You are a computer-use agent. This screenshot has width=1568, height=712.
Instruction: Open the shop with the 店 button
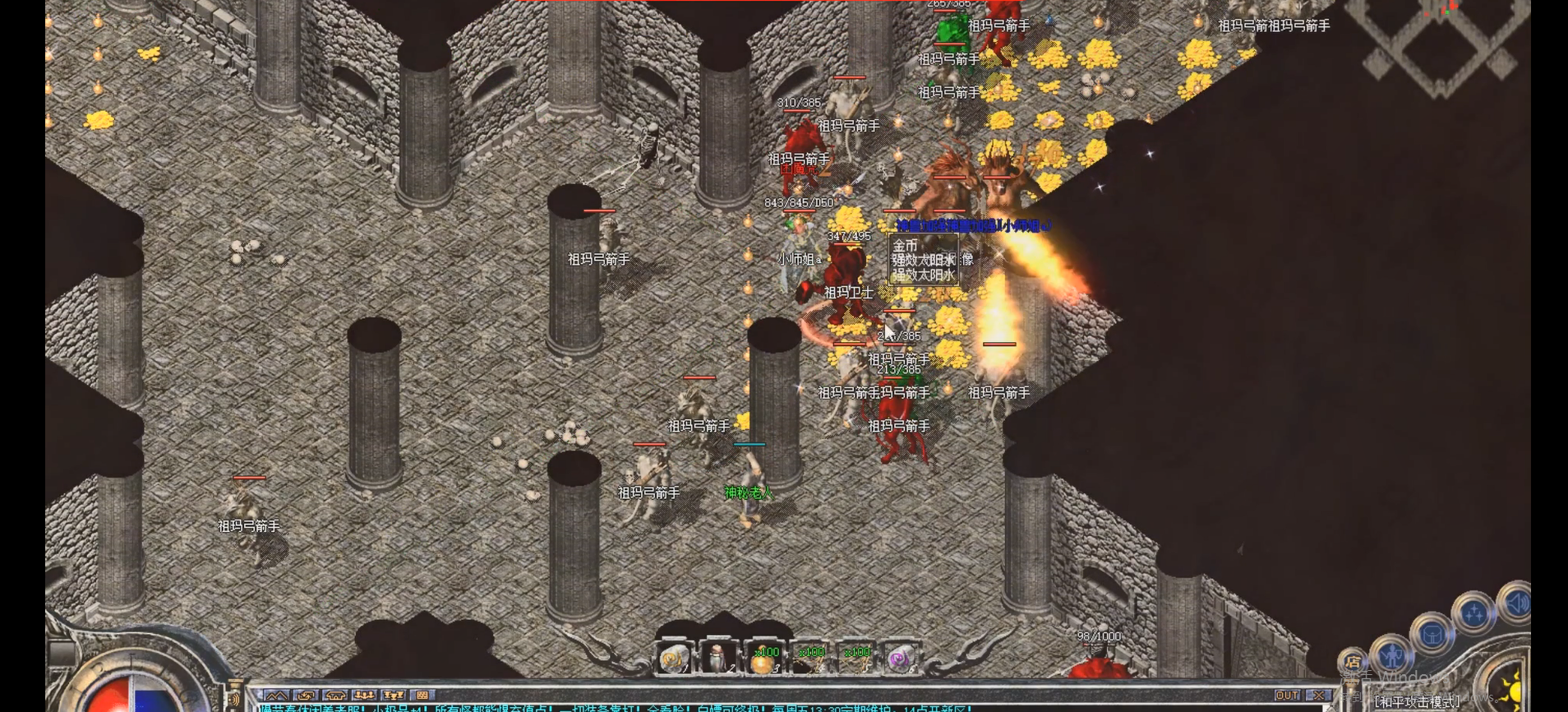pyautogui.click(x=1352, y=662)
